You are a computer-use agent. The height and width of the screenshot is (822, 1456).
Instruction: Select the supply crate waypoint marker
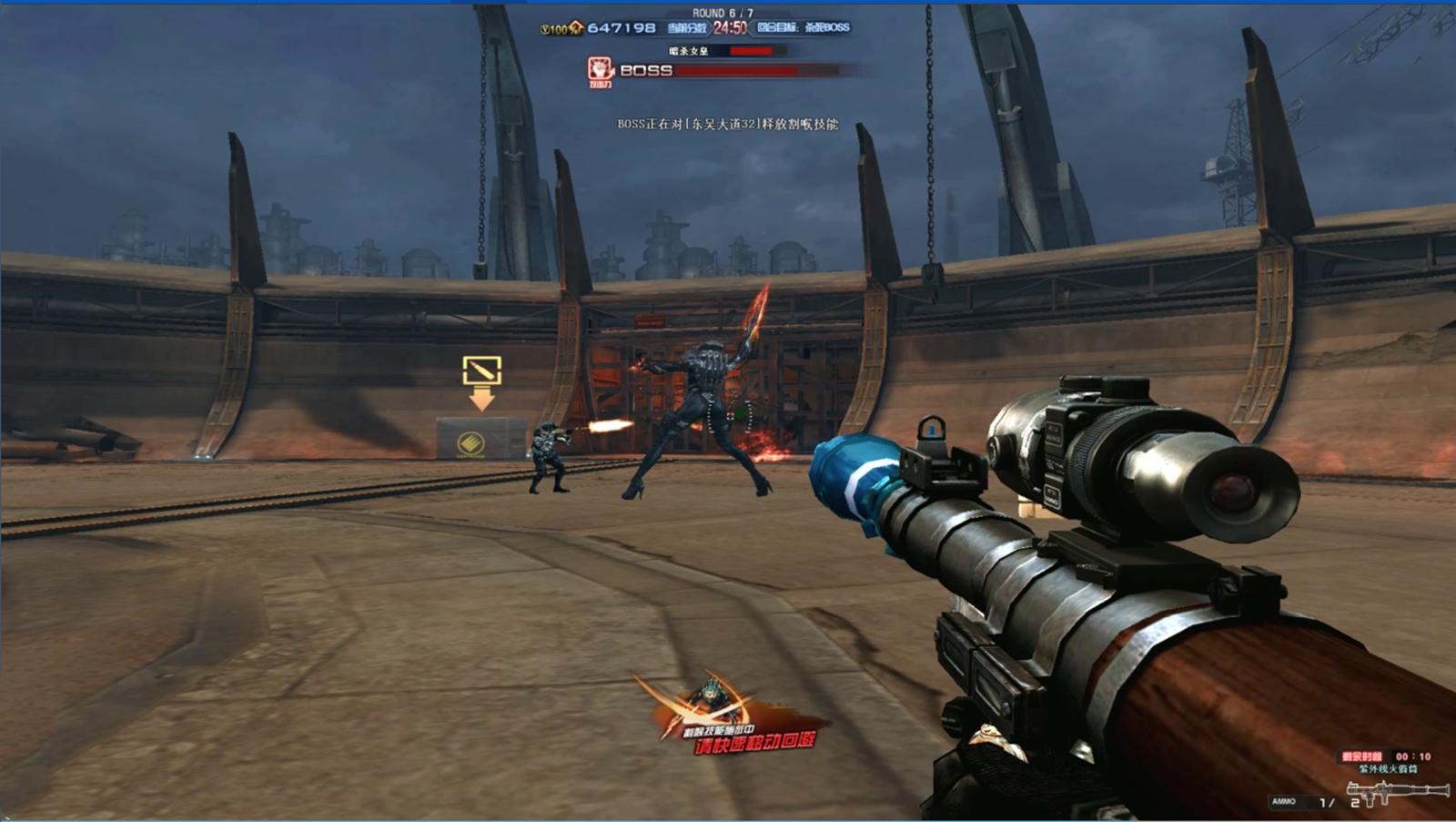[481, 371]
